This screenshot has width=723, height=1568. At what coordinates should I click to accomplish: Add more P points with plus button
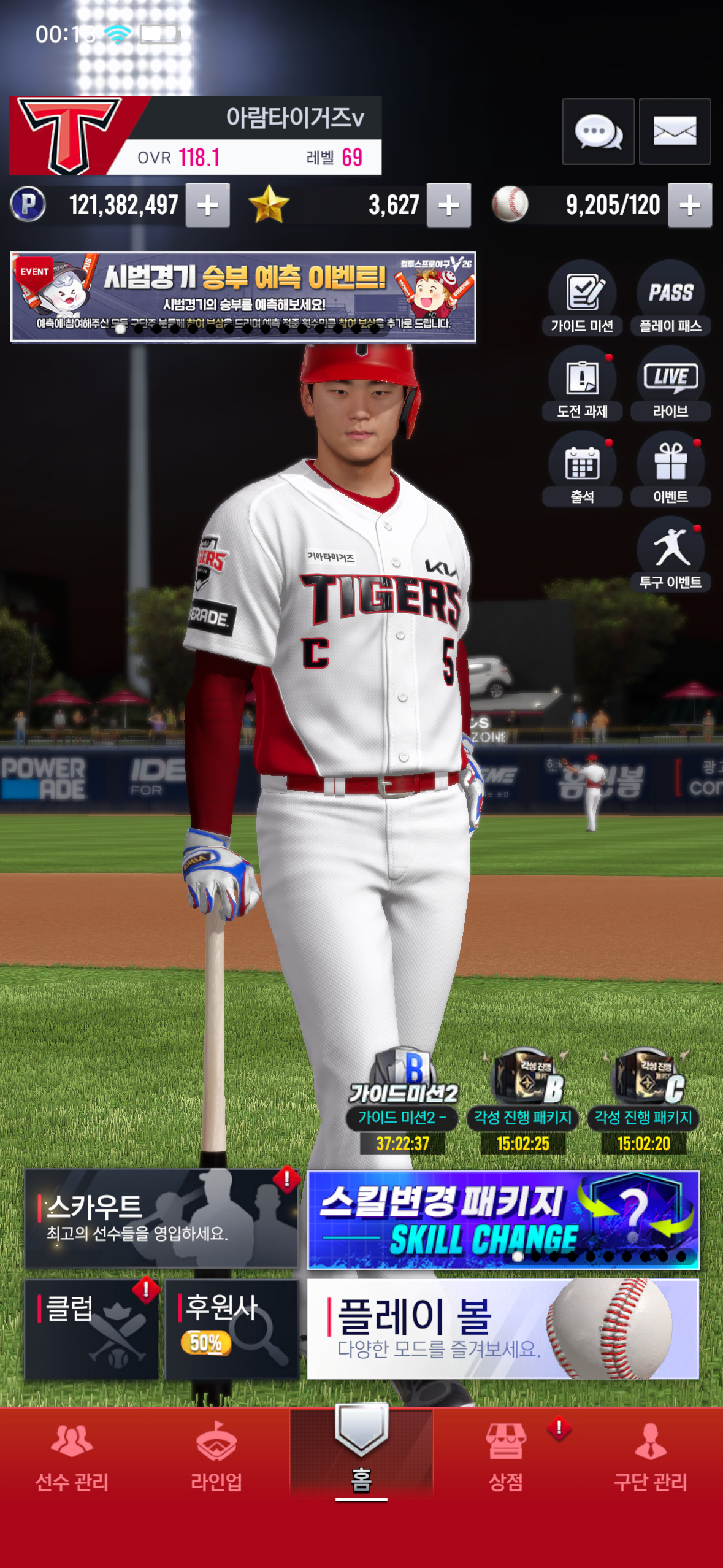[x=208, y=206]
